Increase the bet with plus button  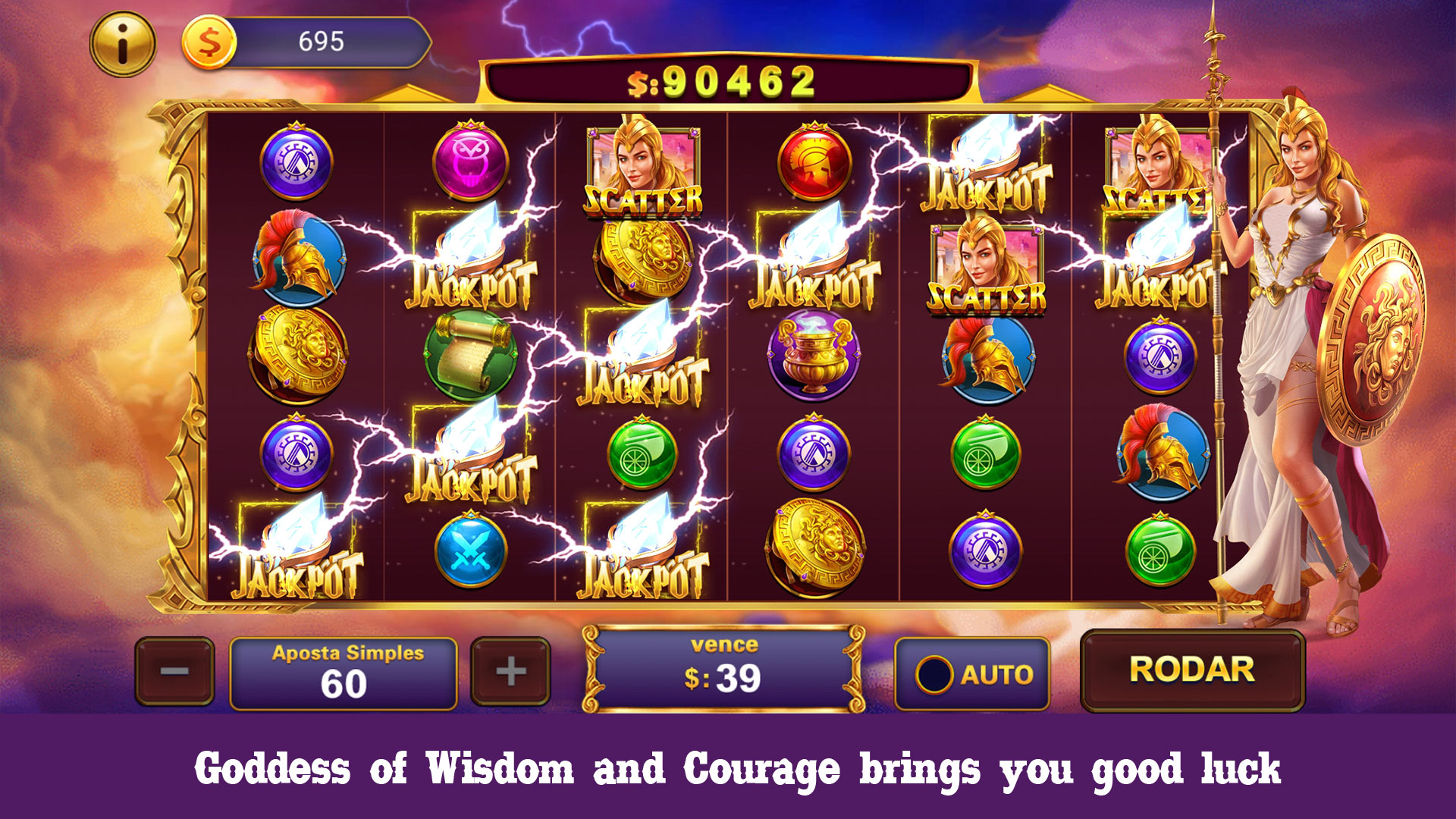pos(510,671)
